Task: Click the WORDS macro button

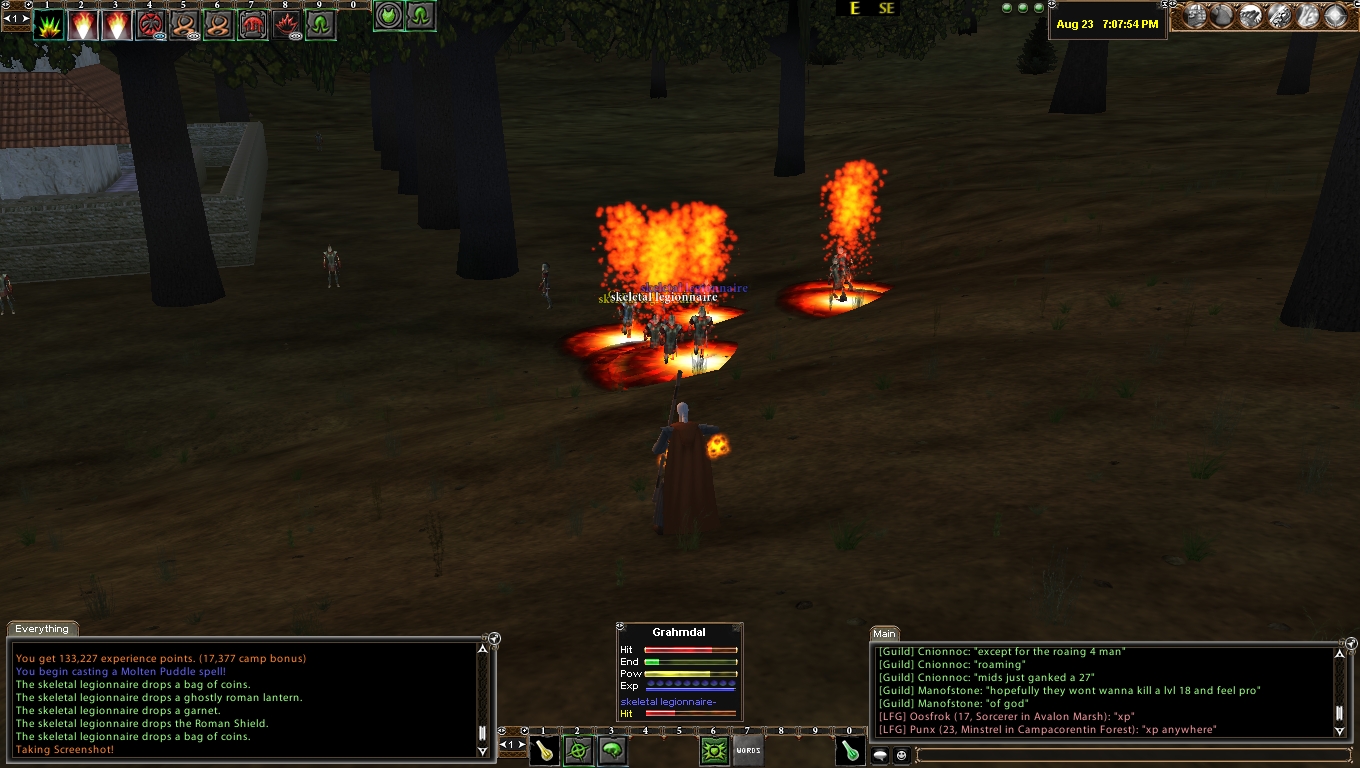Action: (x=748, y=751)
